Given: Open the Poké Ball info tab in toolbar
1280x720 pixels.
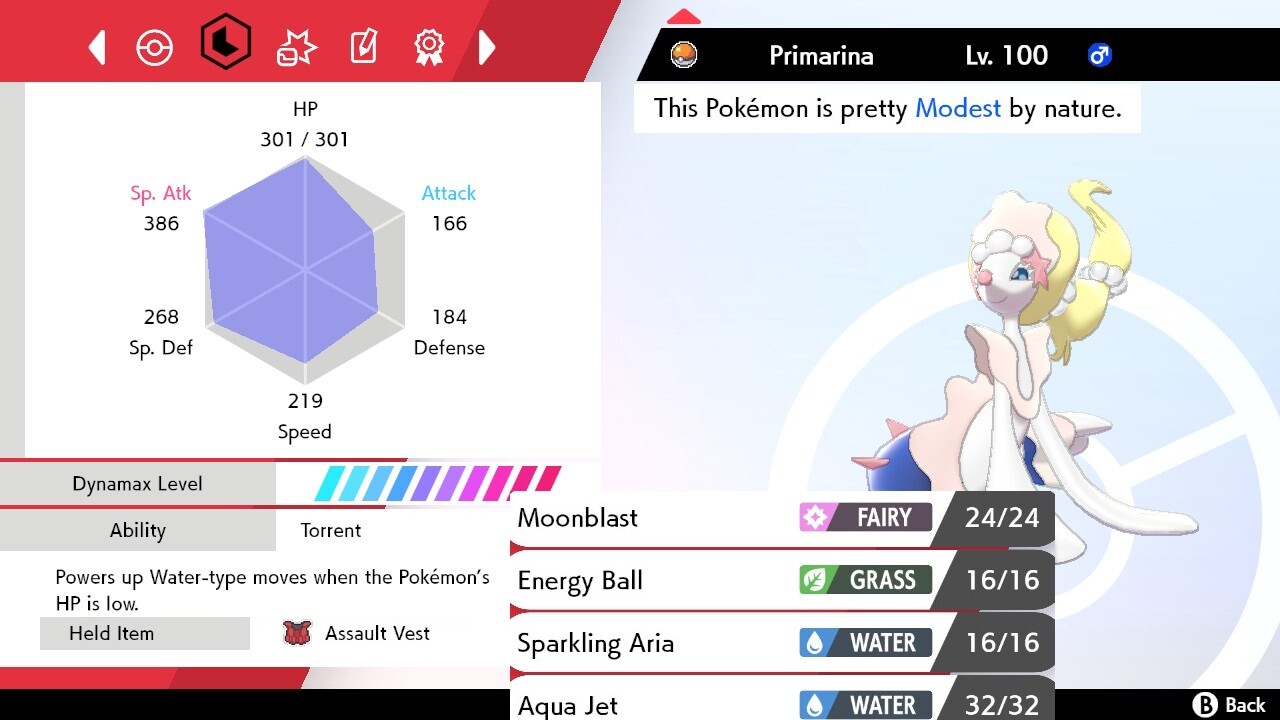Looking at the screenshot, I should (x=155, y=46).
